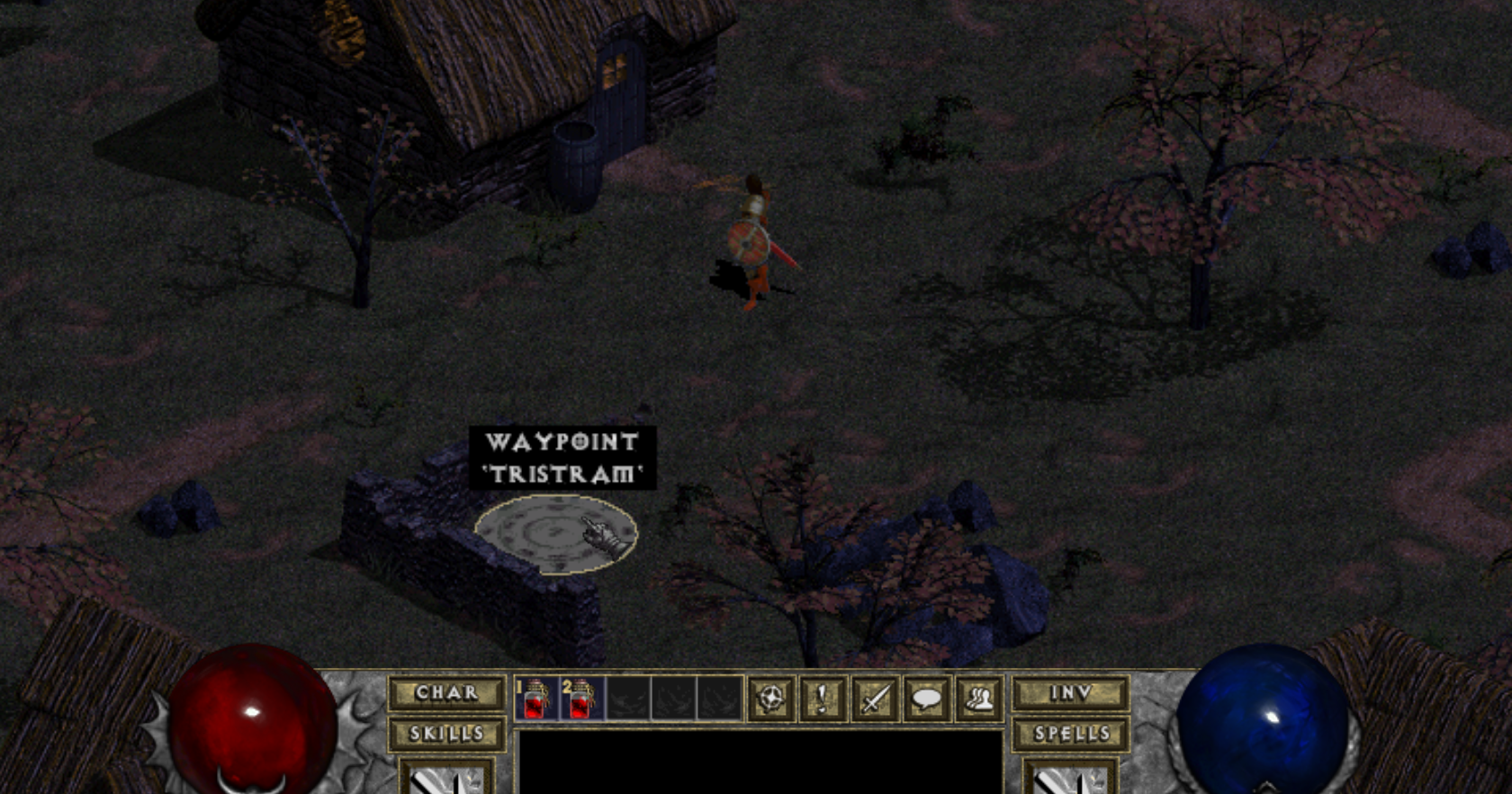
Task: Open chat with the speech bubble icon
Action: [926, 699]
